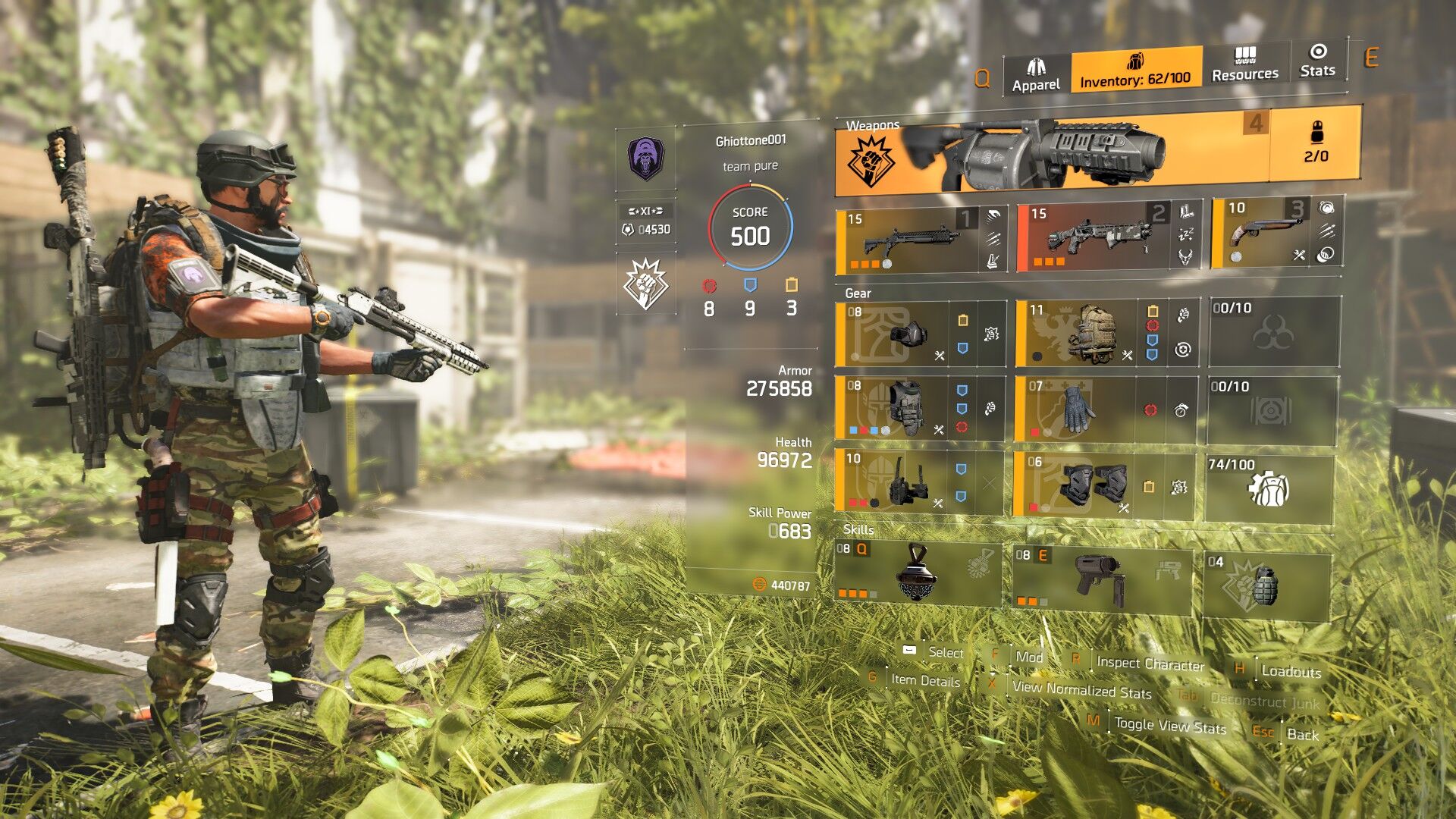The width and height of the screenshot is (1456, 819).
Task: Select the hive skill in slot Q
Action: pyautogui.click(x=916, y=573)
